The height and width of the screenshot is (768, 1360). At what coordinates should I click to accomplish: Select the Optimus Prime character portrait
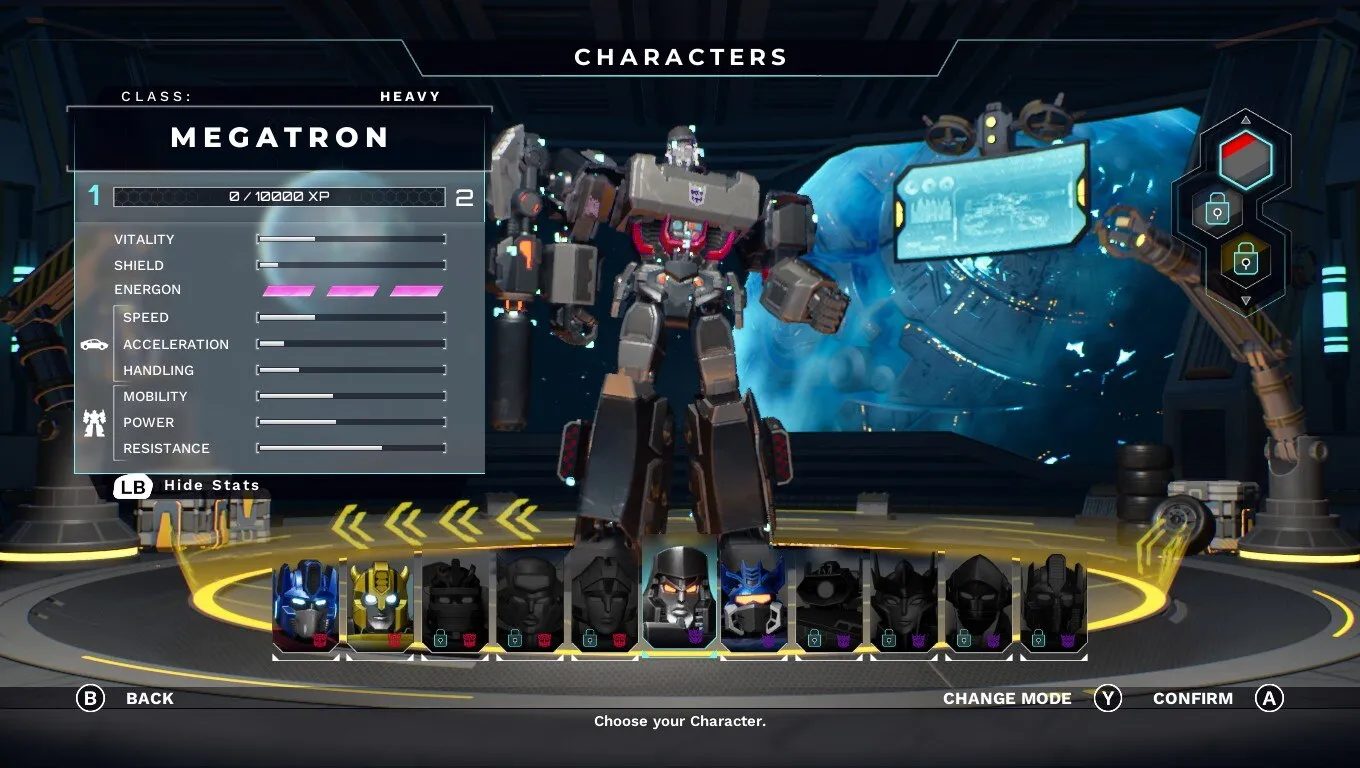(x=306, y=605)
